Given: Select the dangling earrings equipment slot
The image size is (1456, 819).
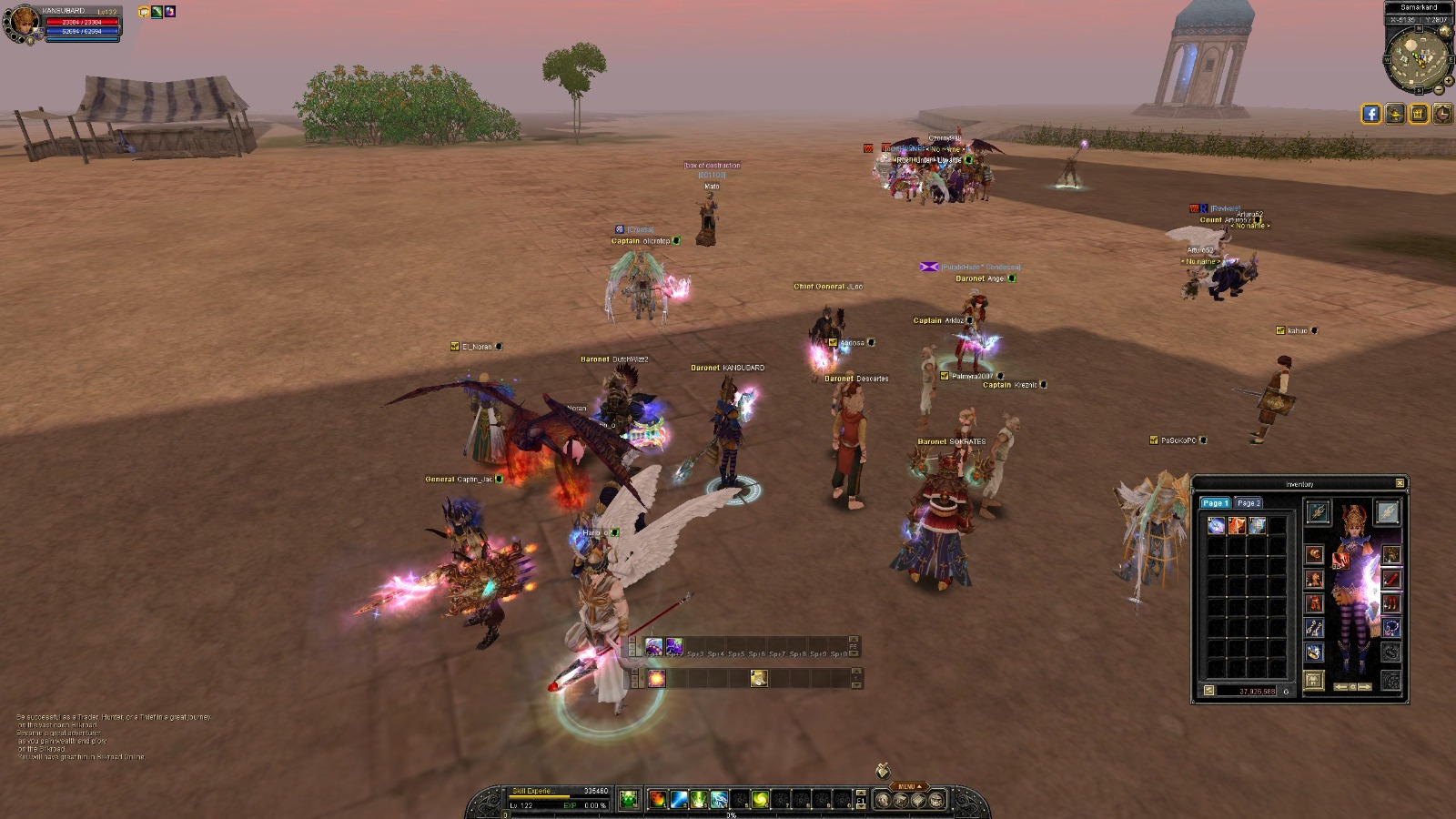Looking at the screenshot, I should click(1313, 628).
